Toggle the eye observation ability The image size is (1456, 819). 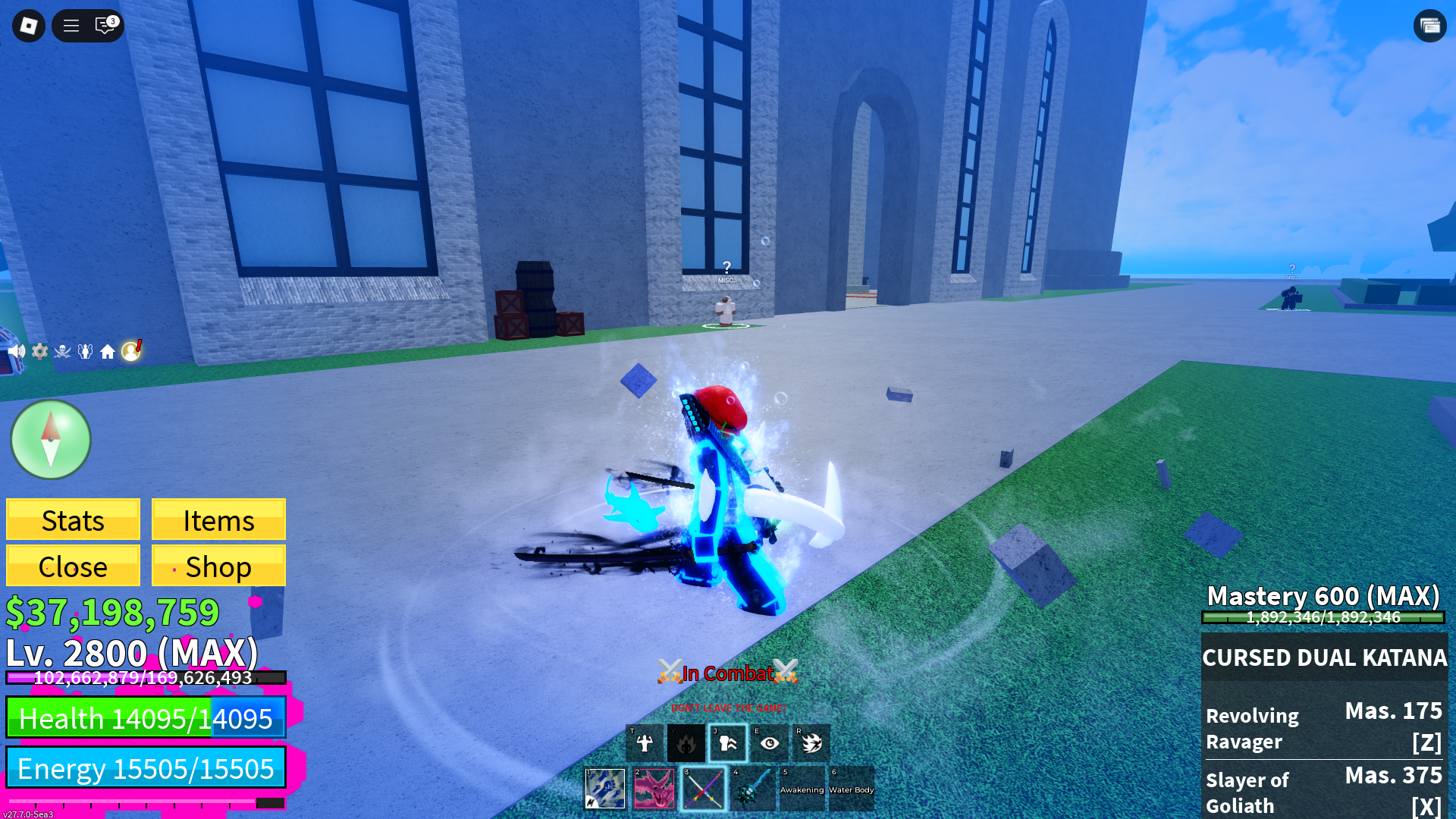pyautogui.click(x=770, y=743)
